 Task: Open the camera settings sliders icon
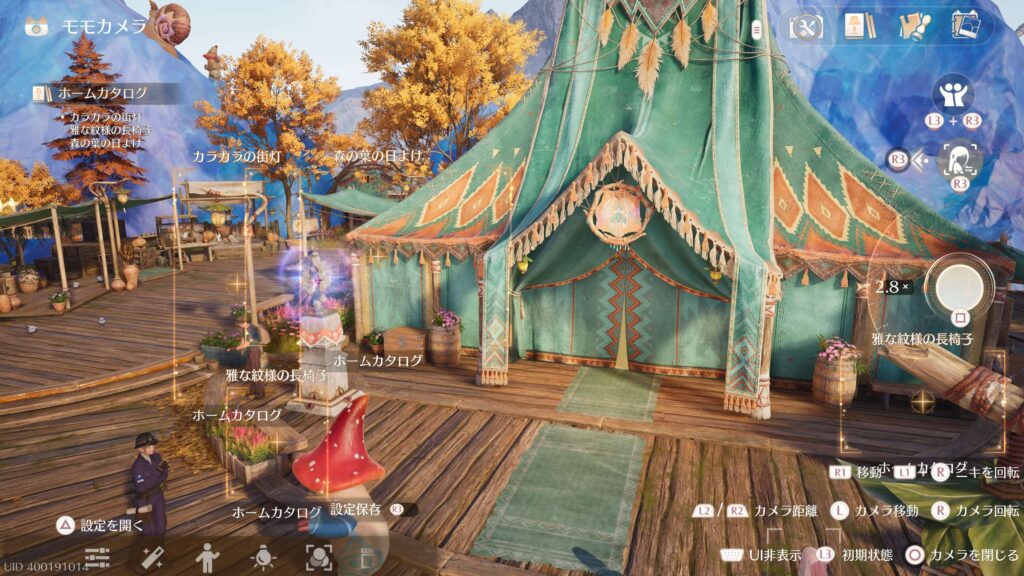(97, 556)
